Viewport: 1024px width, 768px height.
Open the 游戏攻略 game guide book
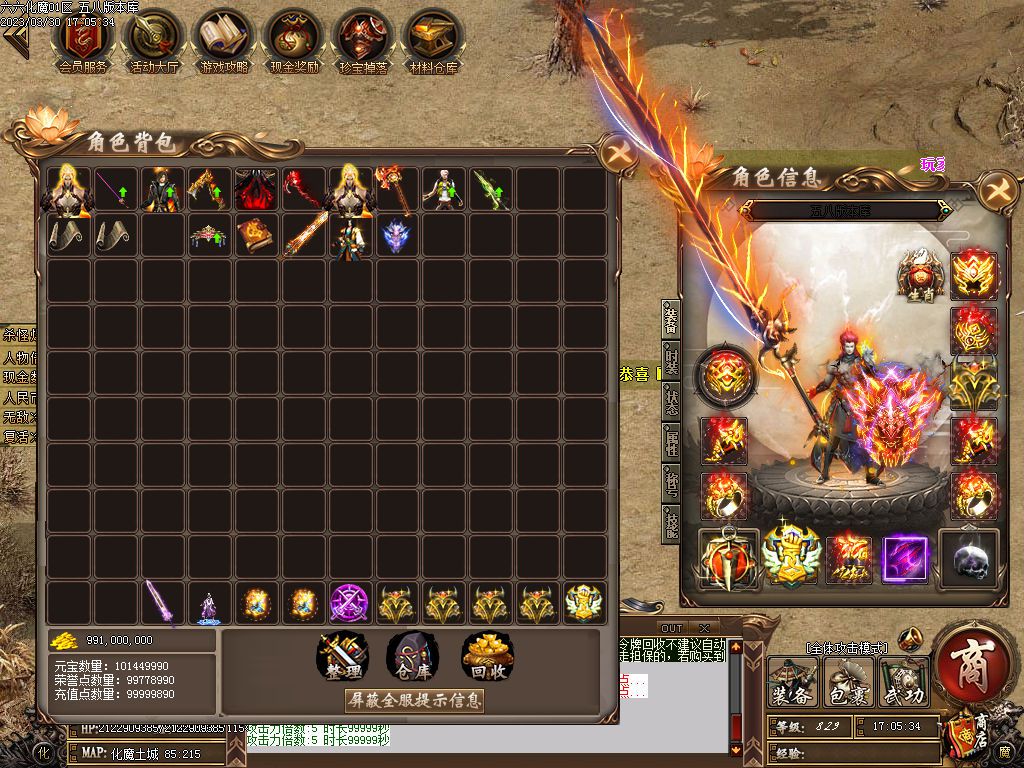point(224,38)
